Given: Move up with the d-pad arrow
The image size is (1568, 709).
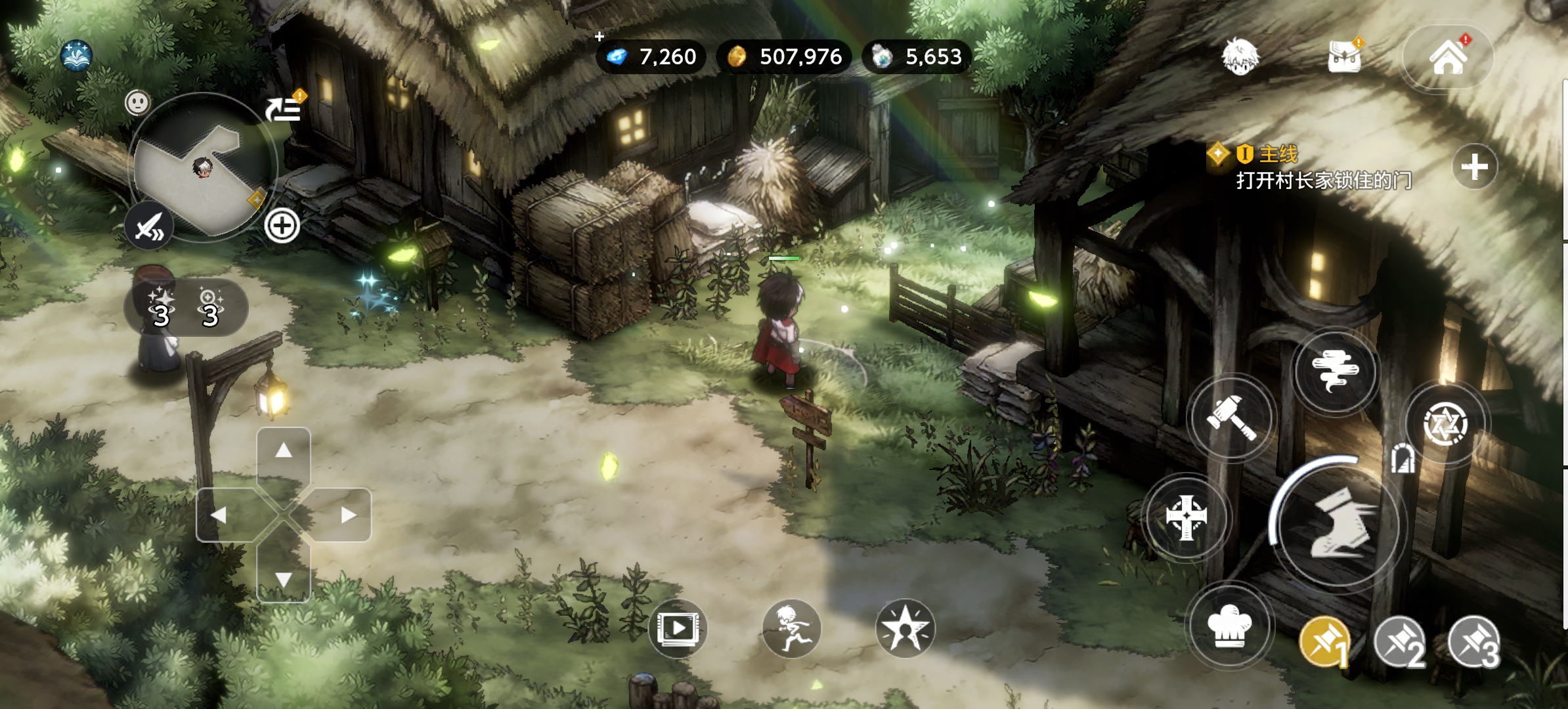Looking at the screenshot, I should [284, 451].
